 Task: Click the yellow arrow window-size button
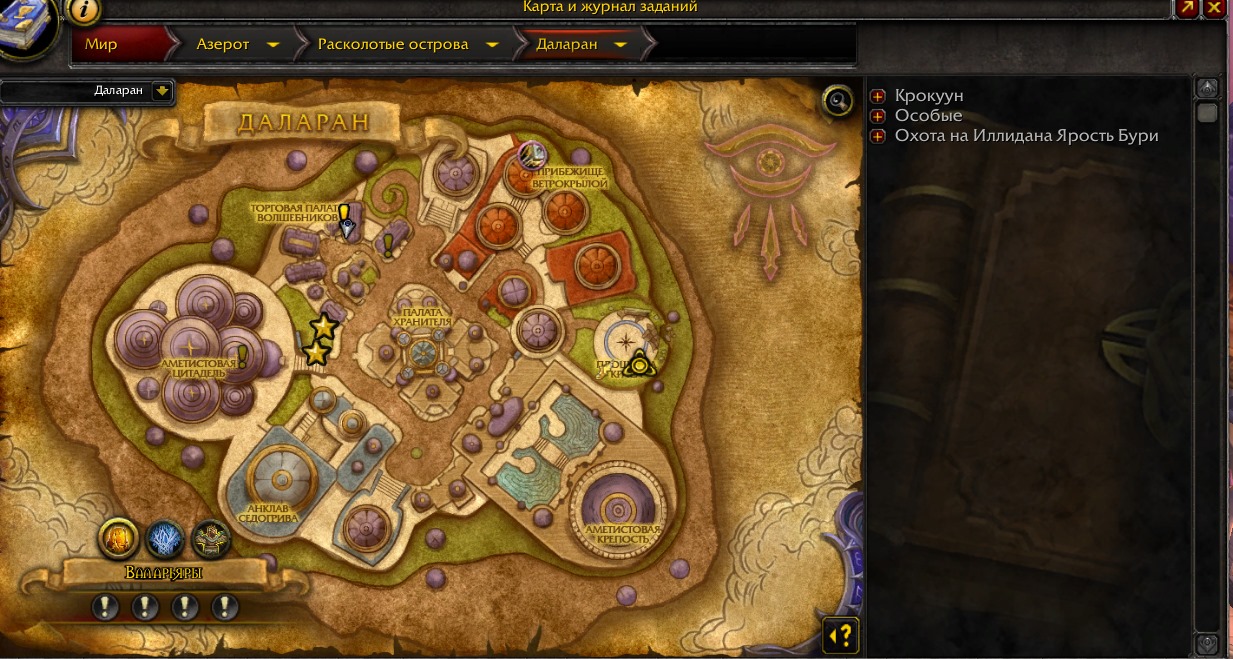(x=1187, y=7)
